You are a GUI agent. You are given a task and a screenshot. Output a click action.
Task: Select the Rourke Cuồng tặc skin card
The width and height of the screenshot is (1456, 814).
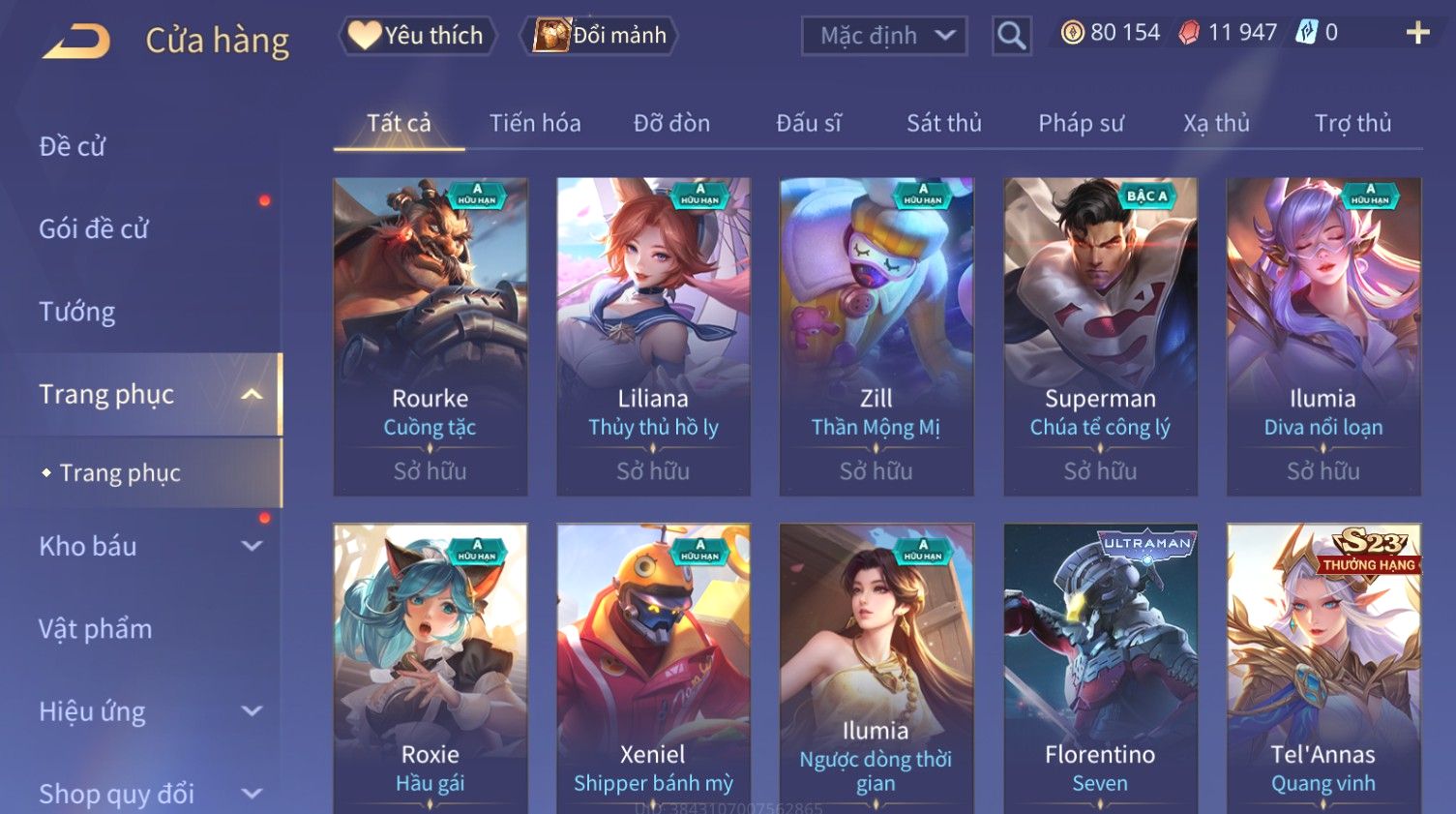431,336
